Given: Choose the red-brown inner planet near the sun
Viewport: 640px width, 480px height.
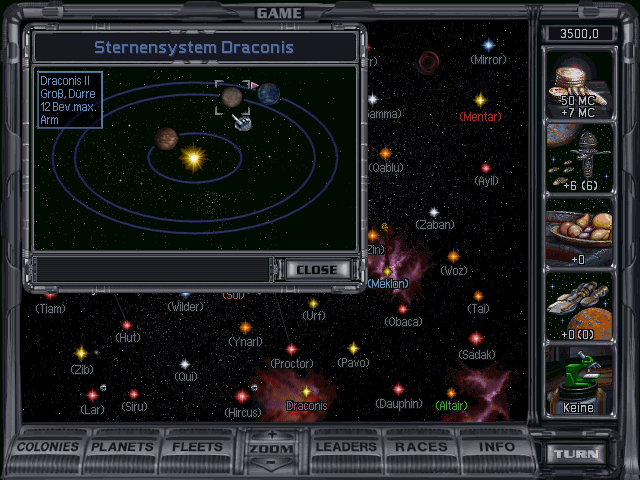Looking at the screenshot, I should tap(166, 138).
